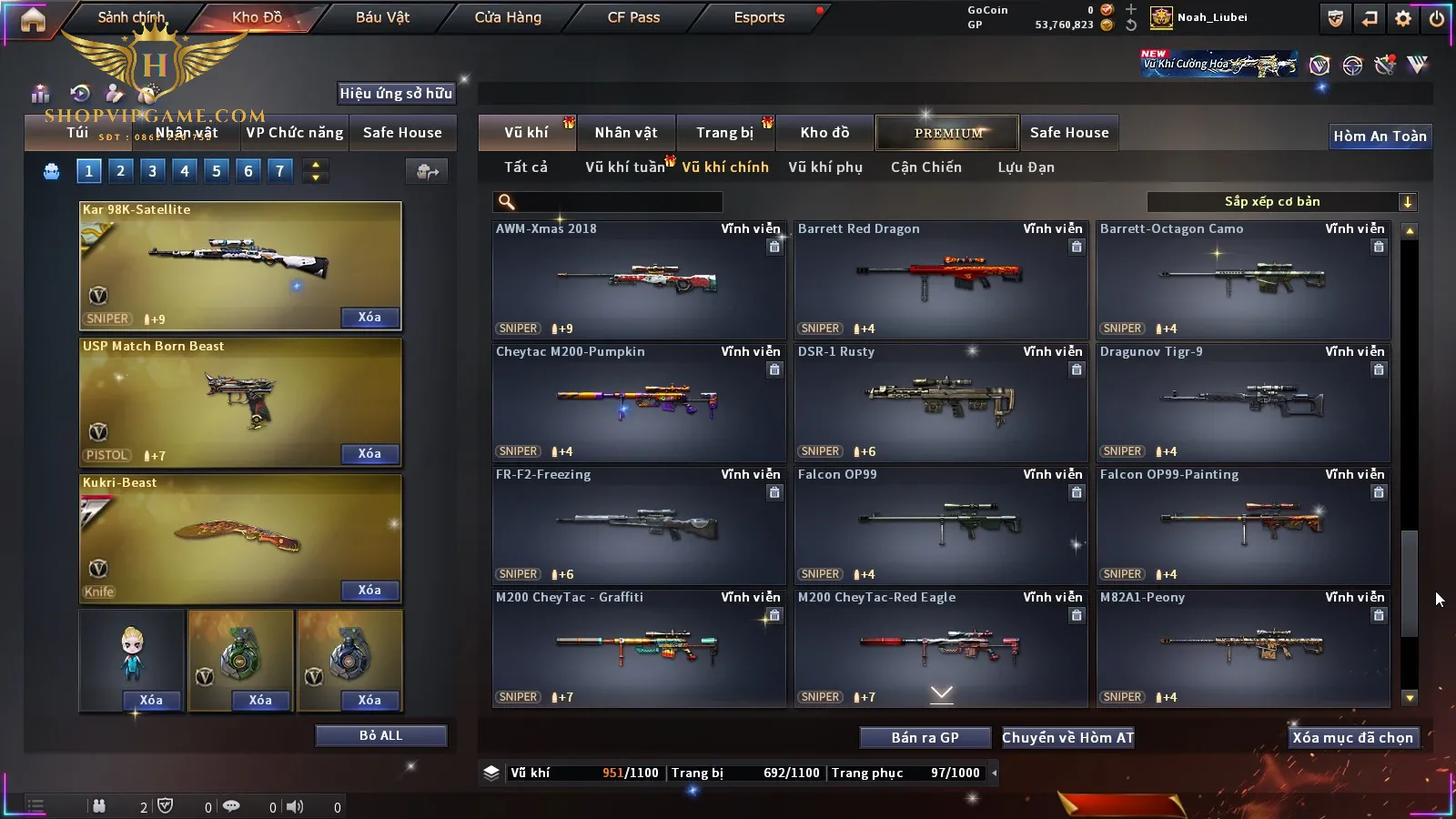The width and height of the screenshot is (1456, 819).
Task: Show the Vũ khí phụ weapon category
Action: tap(824, 167)
